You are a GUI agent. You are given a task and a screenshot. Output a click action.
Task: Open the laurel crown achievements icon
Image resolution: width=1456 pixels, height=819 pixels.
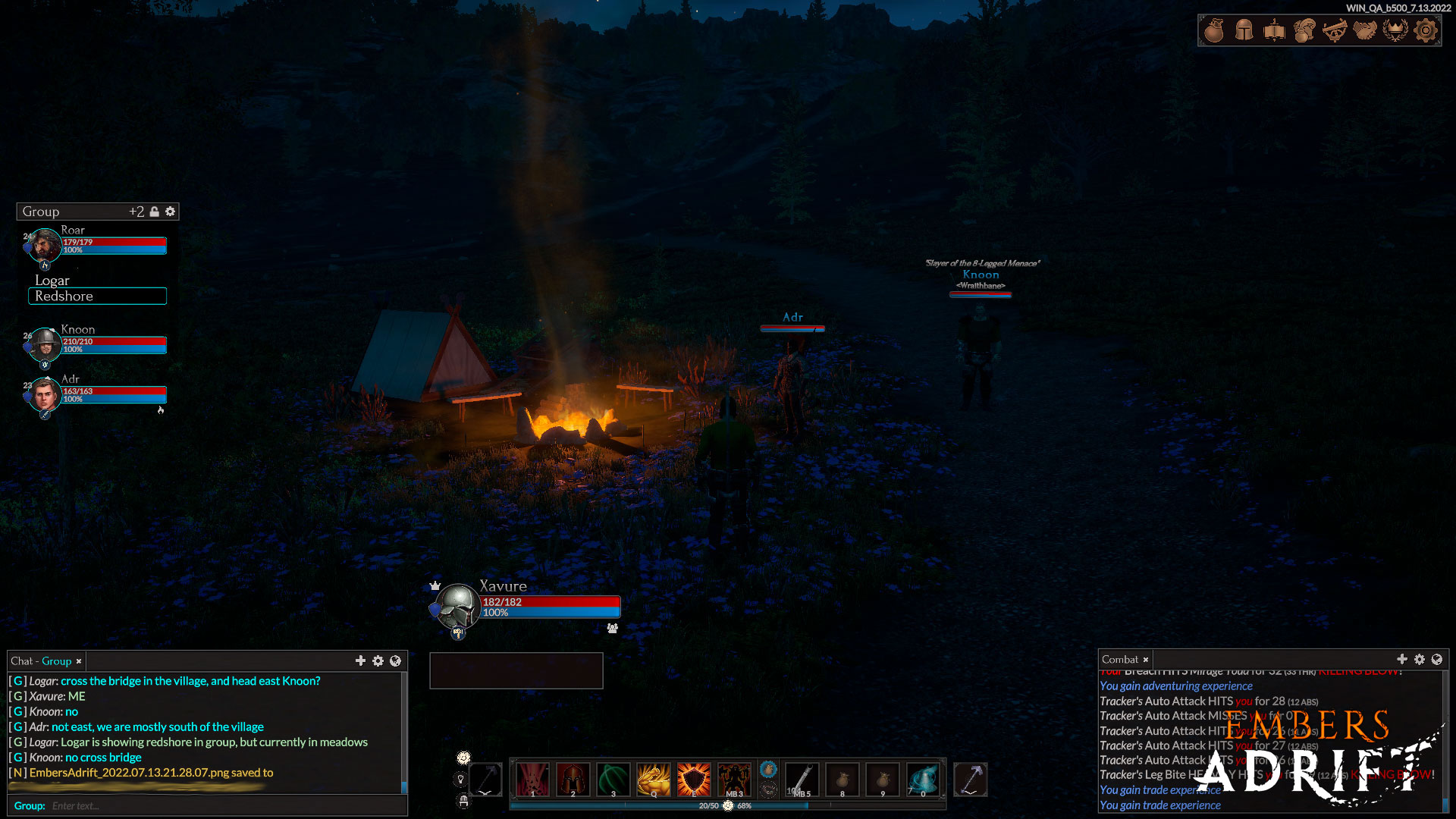[1396, 30]
